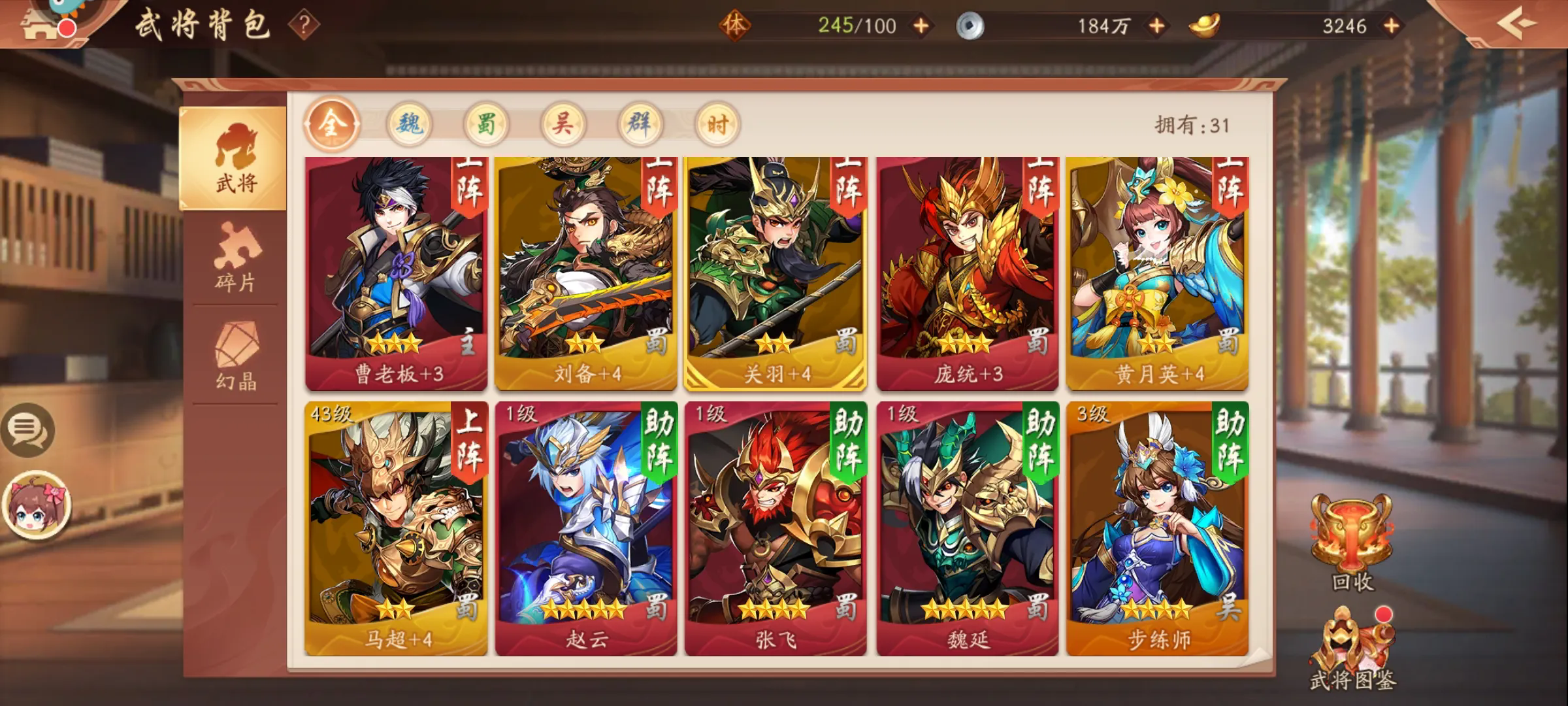Select the 全 all-factions filter button

tap(333, 124)
